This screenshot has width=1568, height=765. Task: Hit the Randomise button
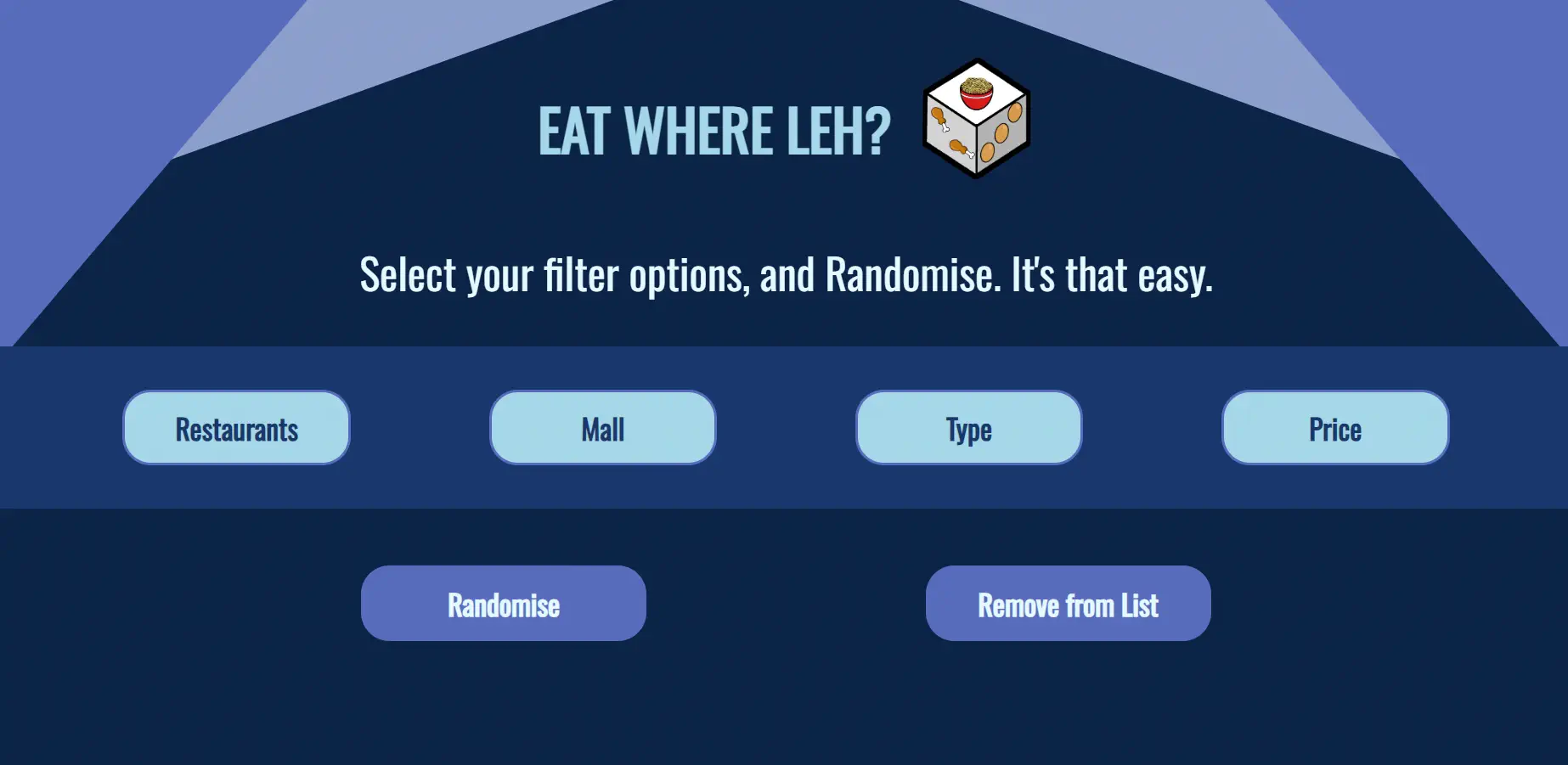[x=503, y=604]
